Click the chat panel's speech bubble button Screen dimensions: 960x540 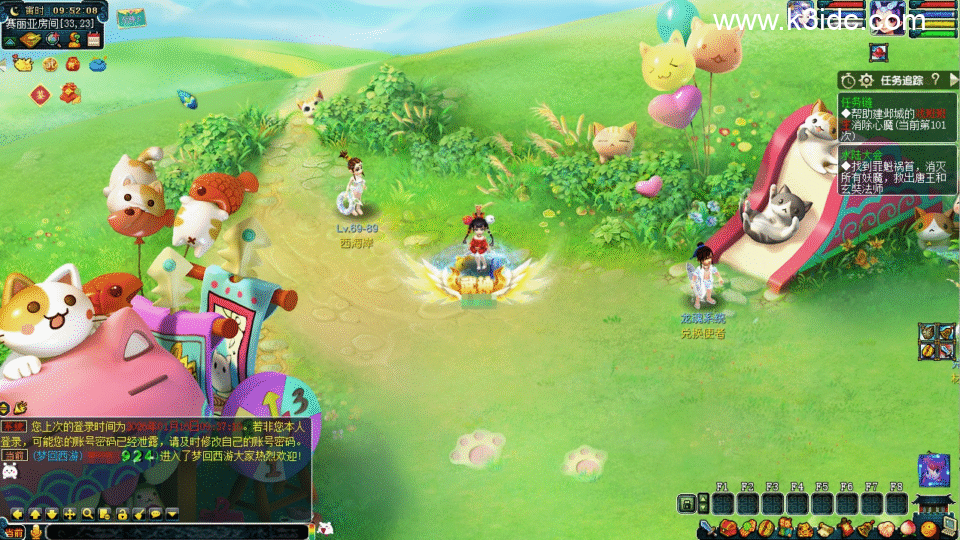(x=156, y=513)
